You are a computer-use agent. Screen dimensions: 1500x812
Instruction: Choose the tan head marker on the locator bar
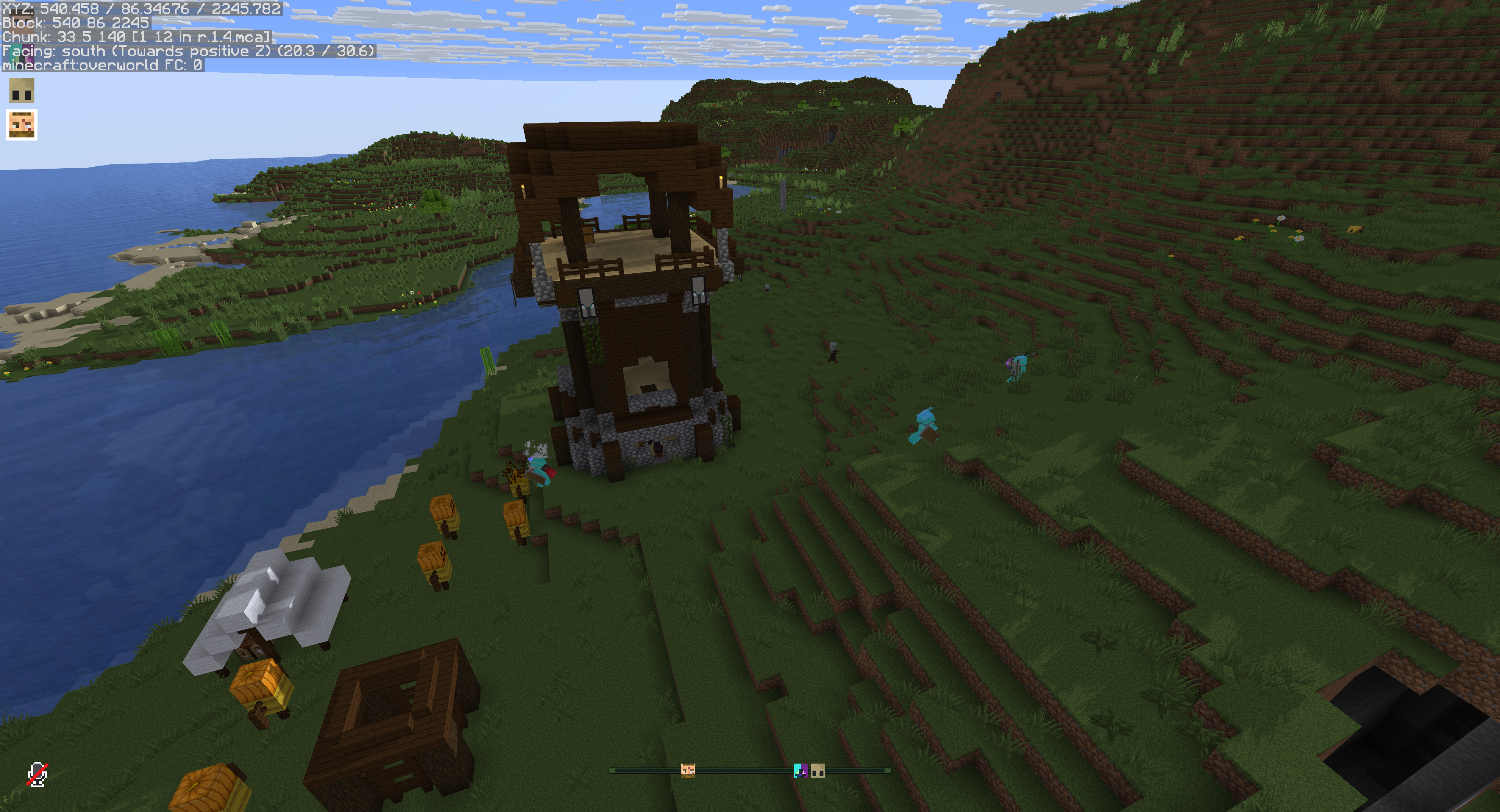[x=818, y=771]
